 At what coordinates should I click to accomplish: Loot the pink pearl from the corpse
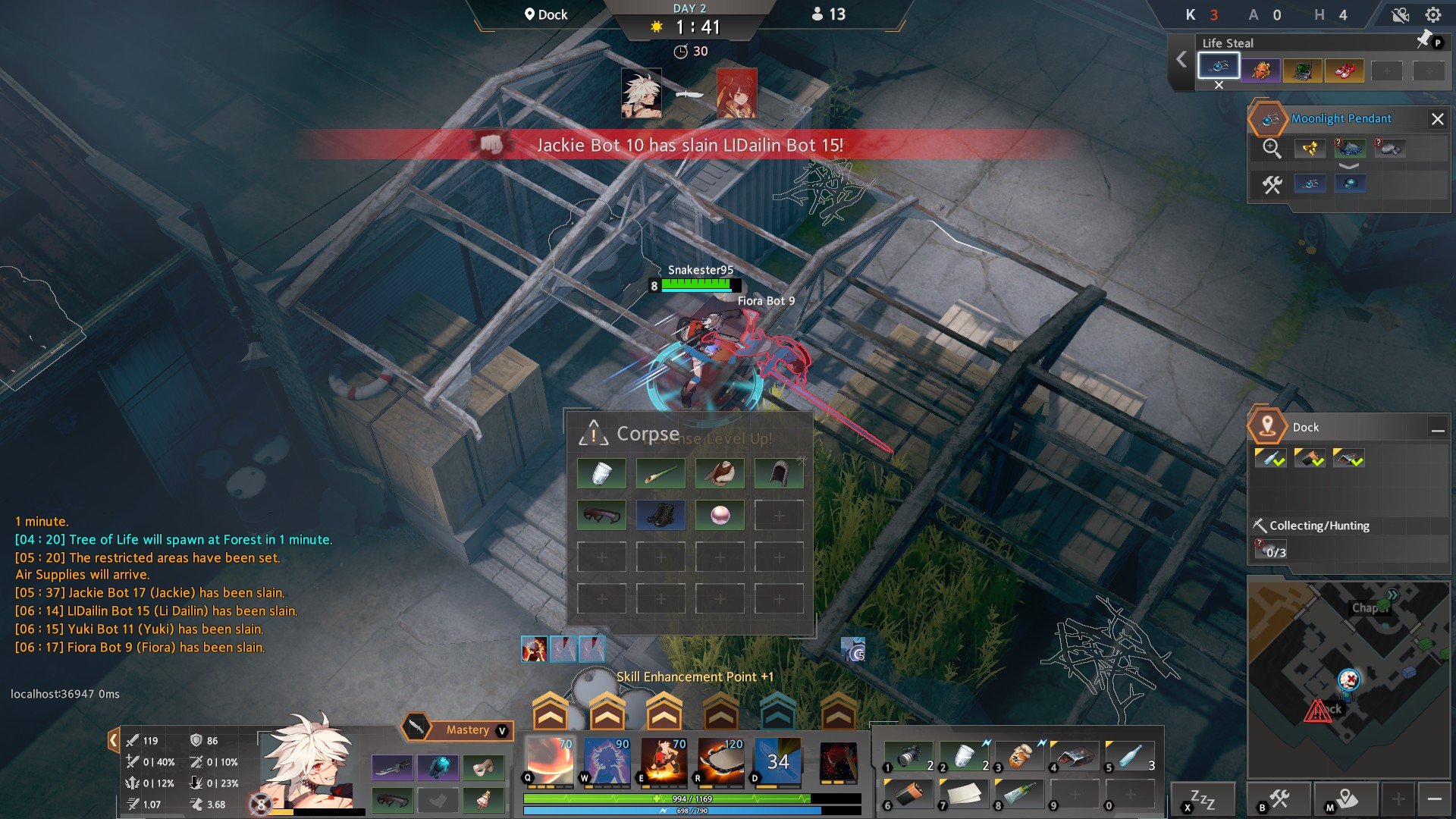(x=720, y=515)
